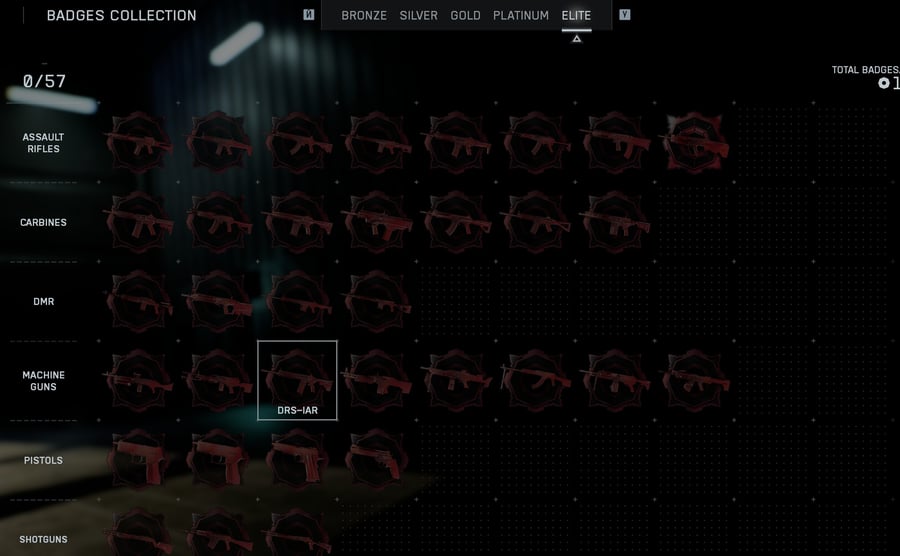Select the Assault Rifles category label
This screenshot has height=556, width=900.
coord(43,143)
